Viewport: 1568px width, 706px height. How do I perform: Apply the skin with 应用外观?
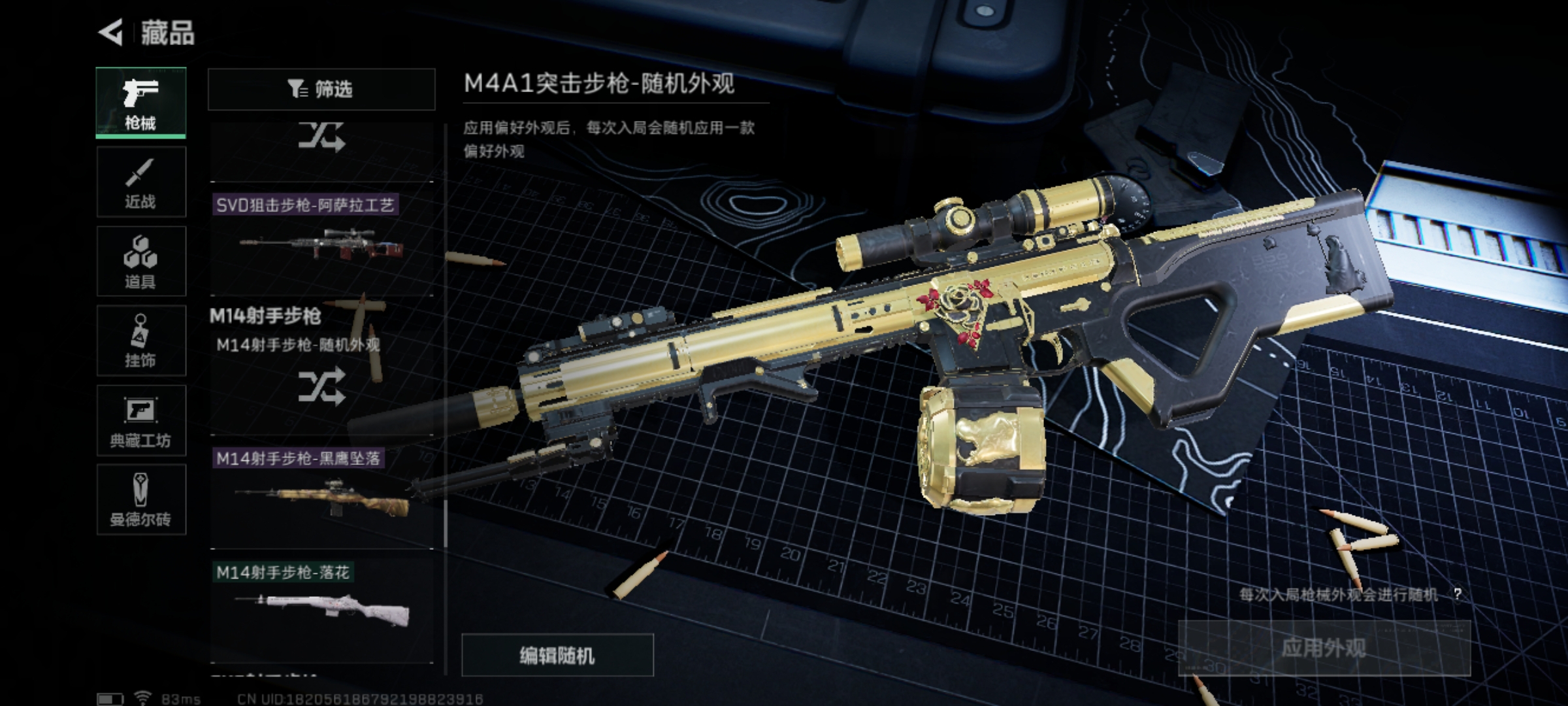pyautogui.click(x=1324, y=648)
